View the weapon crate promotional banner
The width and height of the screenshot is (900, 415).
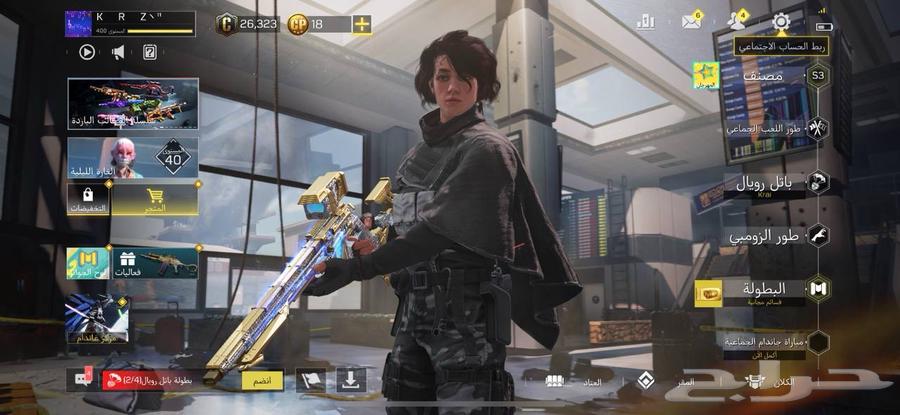click(132, 104)
